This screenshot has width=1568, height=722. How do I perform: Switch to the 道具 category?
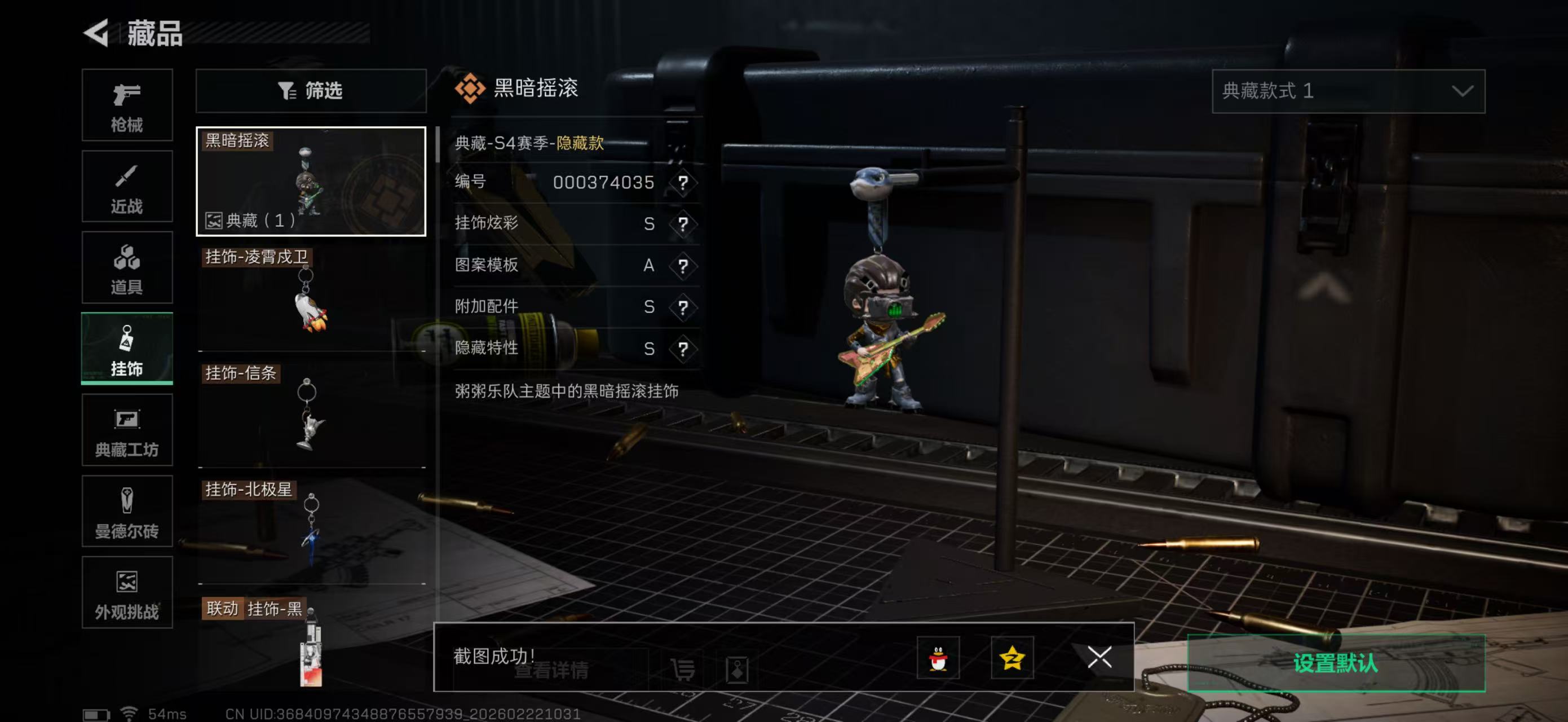coord(127,268)
